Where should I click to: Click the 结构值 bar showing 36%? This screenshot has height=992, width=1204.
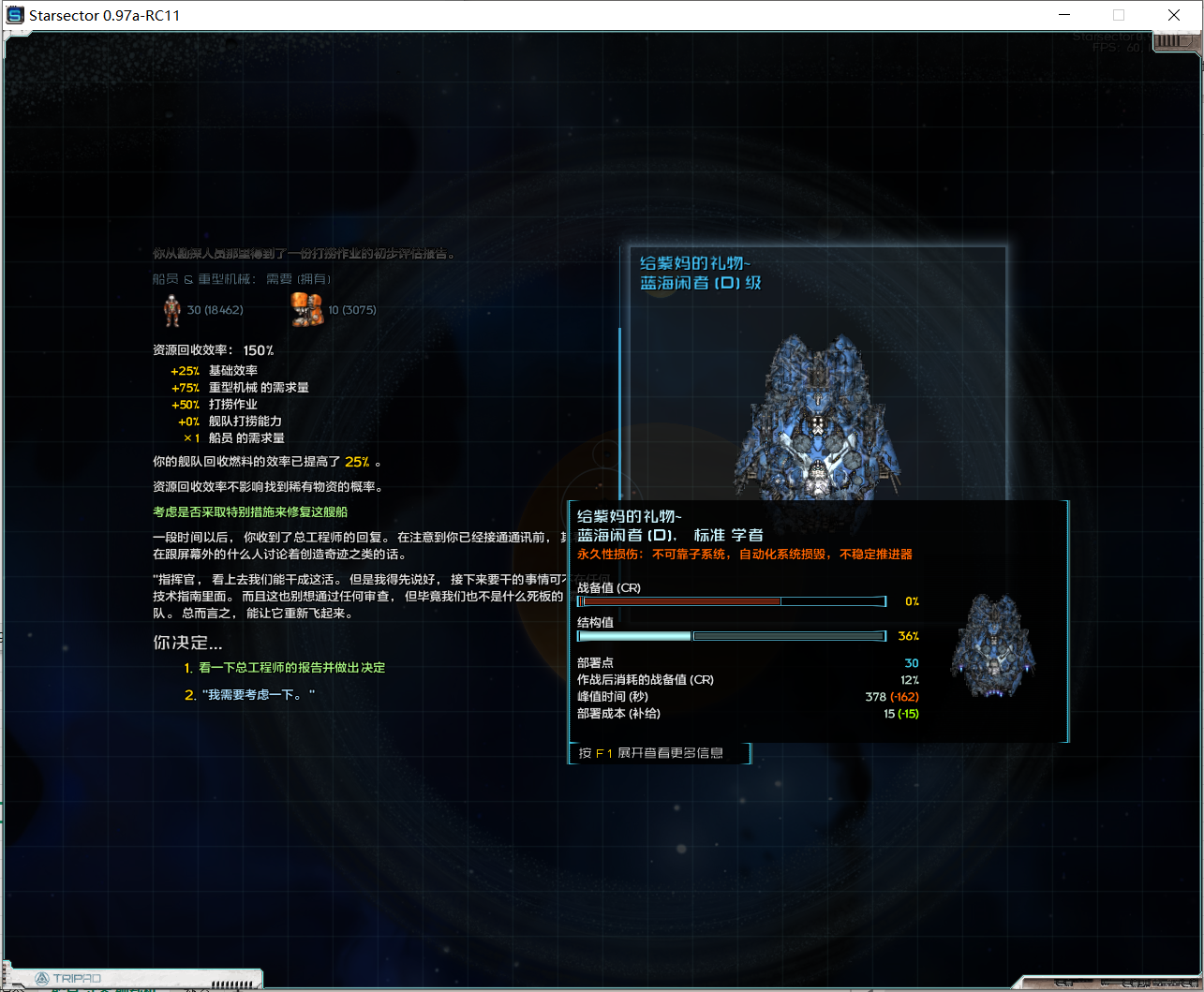pyautogui.click(x=731, y=635)
